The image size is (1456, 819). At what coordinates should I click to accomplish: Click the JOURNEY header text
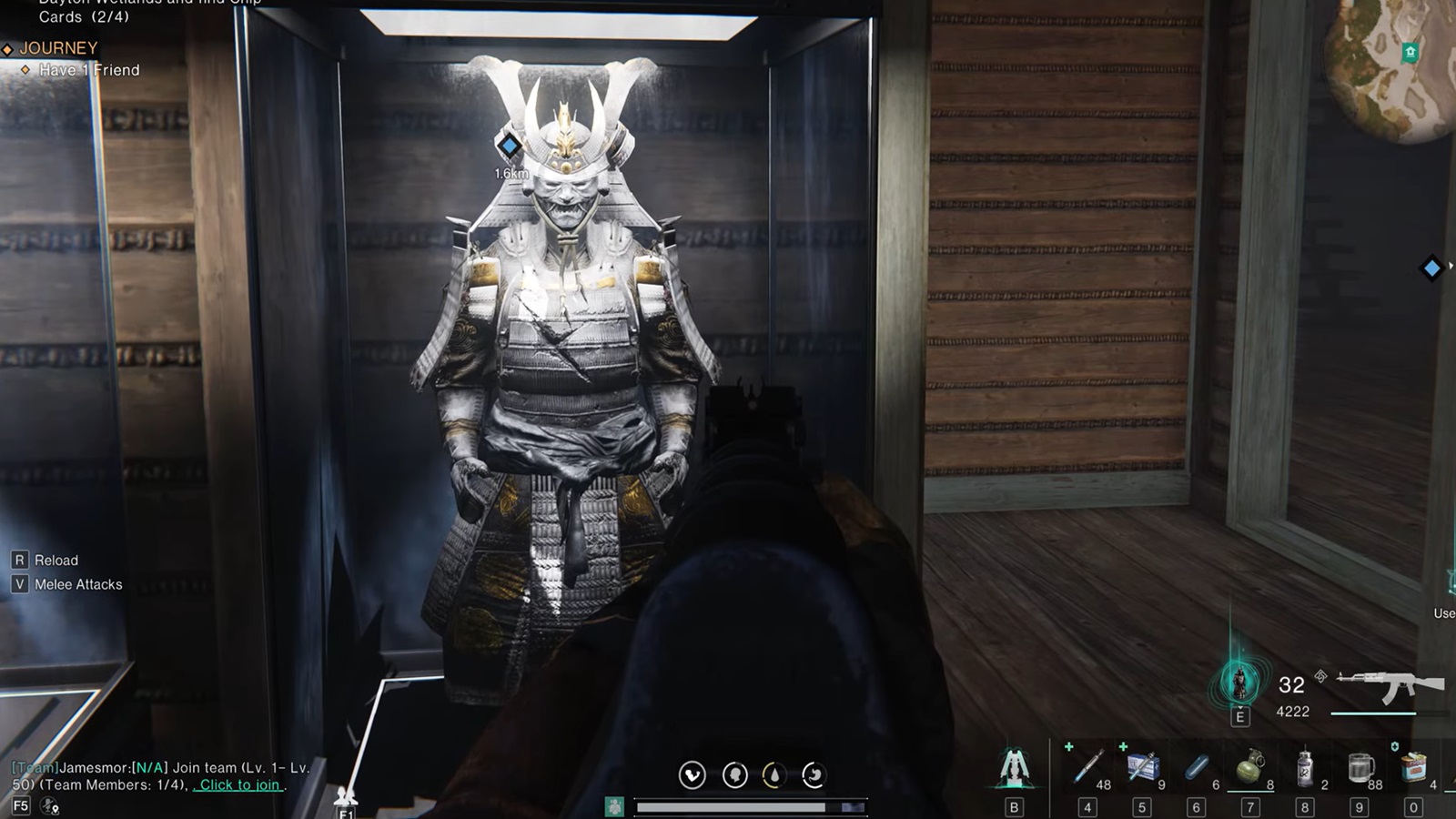click(58, 46)
